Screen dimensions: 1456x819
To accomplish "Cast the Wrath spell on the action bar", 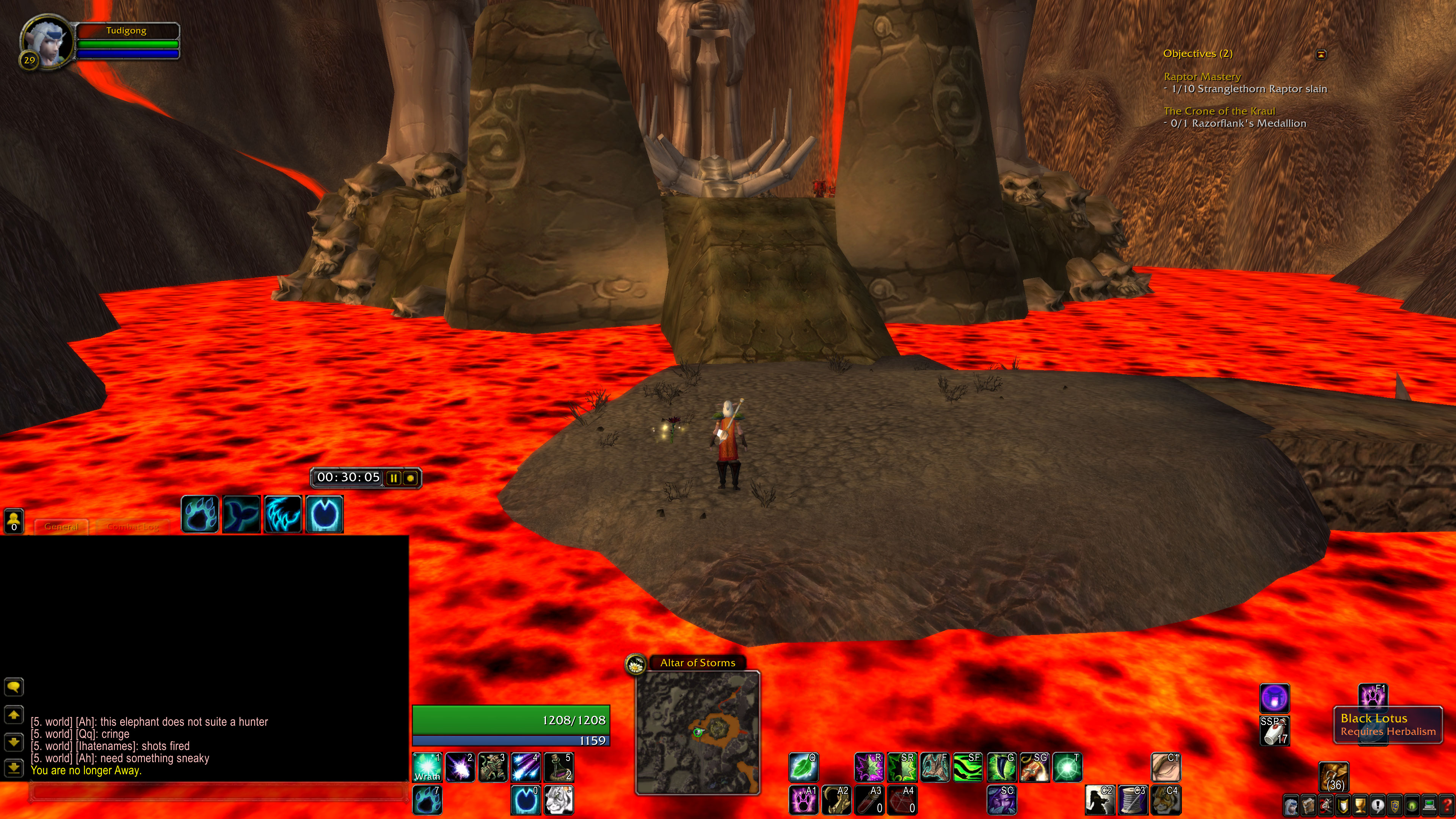I will 428,767.
